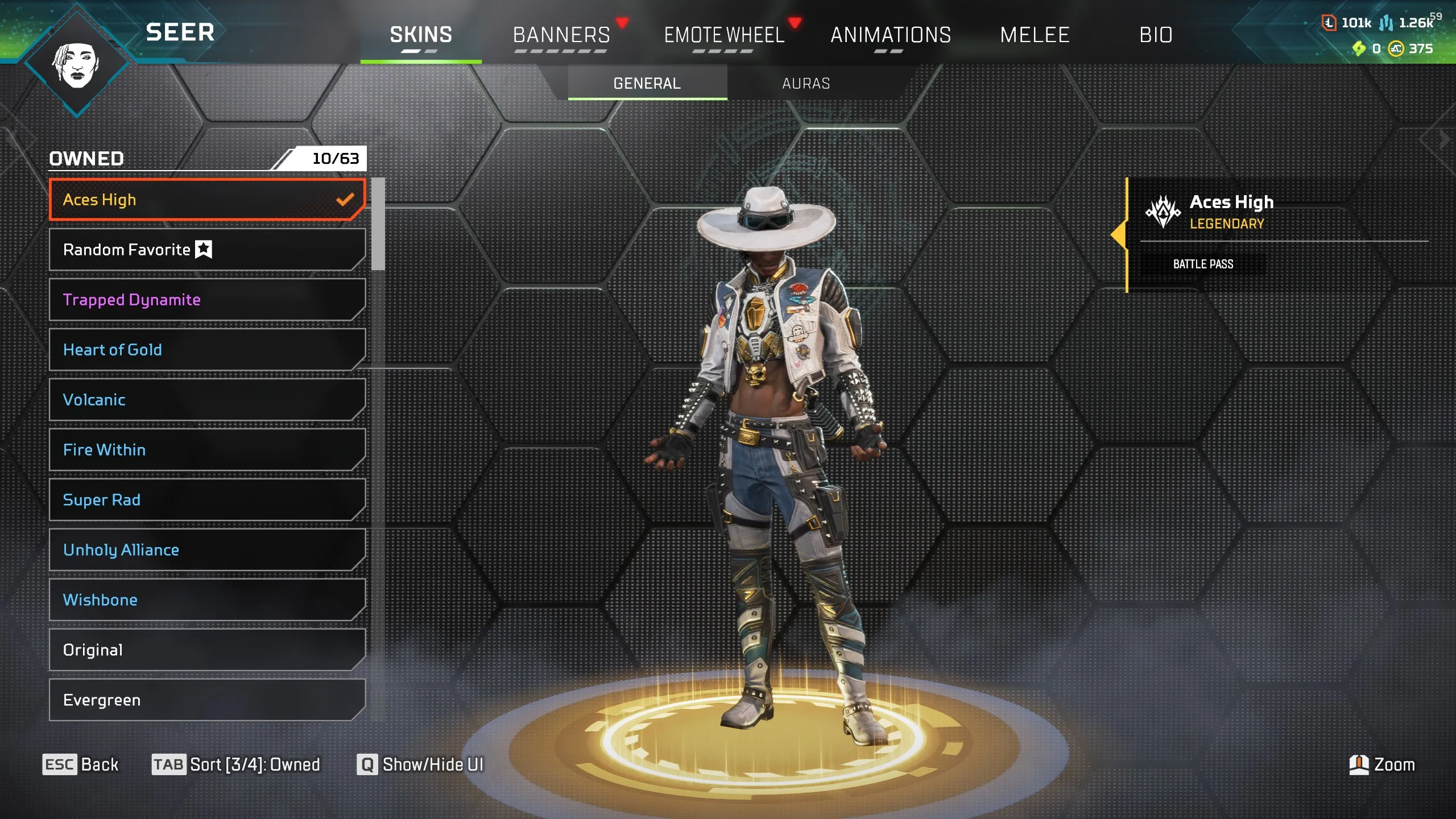Switch to the AURAS tab
Image resolution: width=1456 pixels, height=819 pixels.
[x=804, y=83]
